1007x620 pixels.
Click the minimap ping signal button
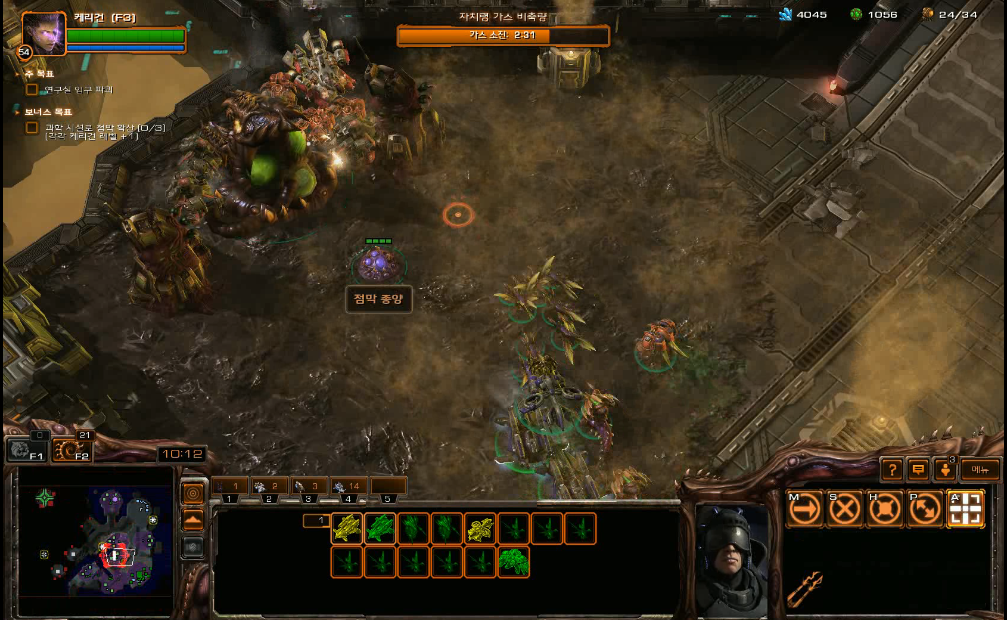193,493
